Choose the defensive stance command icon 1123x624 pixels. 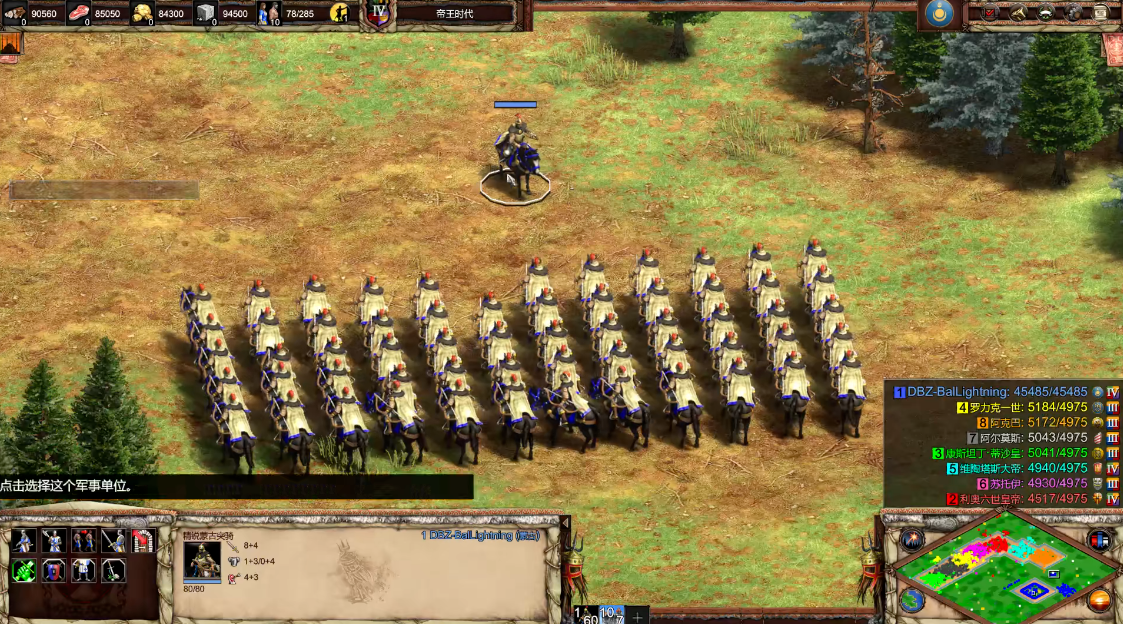click(x=53, y=541)
